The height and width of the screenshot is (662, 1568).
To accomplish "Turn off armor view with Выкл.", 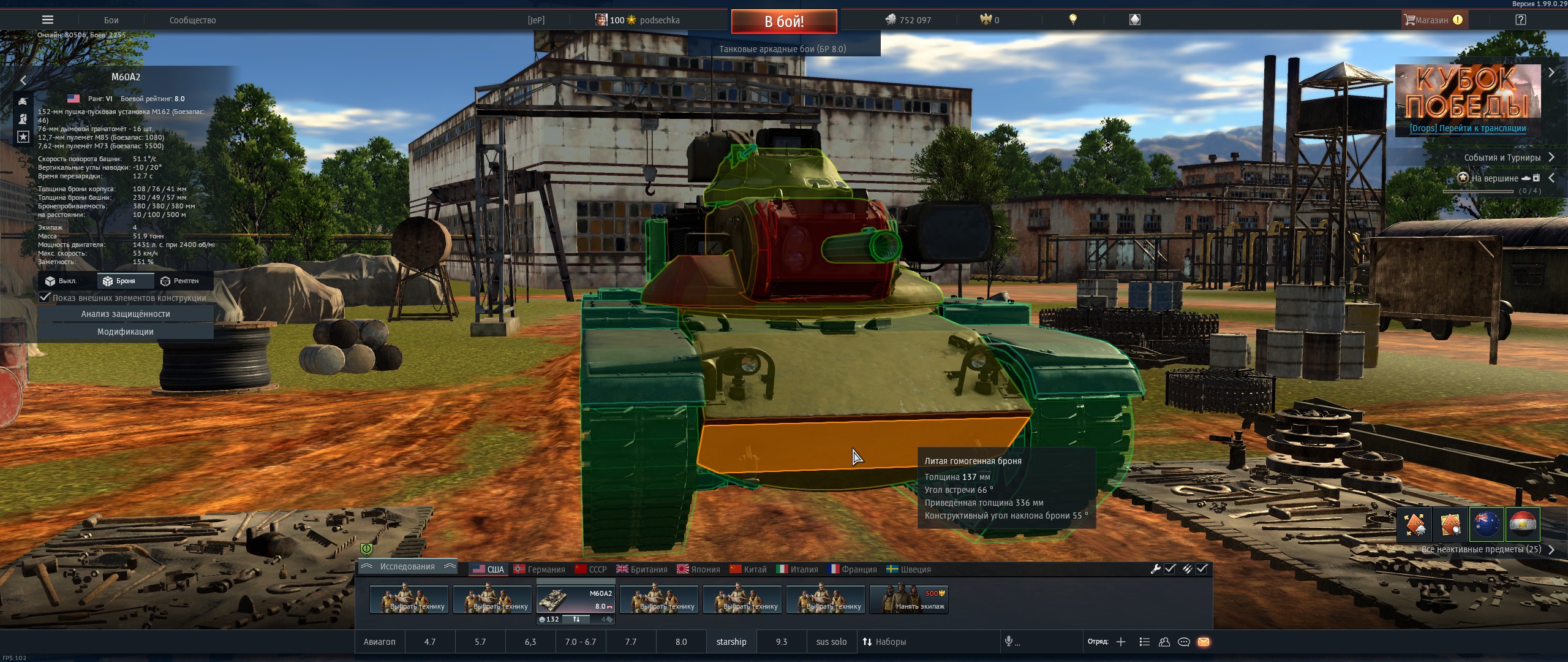I will tap(61, 281).
